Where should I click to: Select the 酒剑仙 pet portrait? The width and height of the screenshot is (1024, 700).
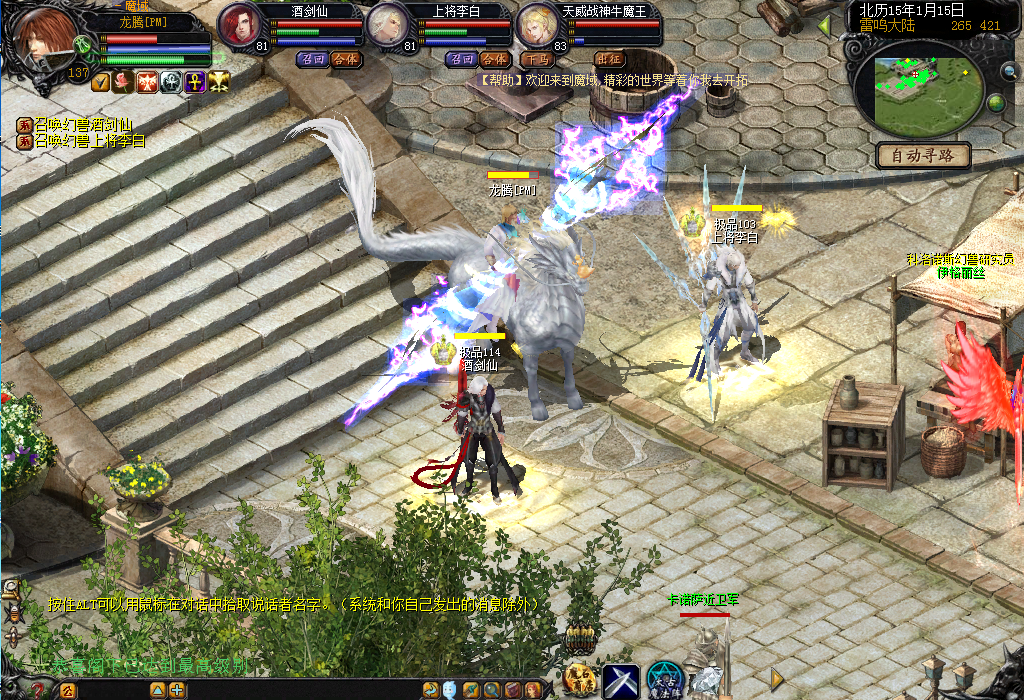pyautogui.click(x=239, y=24)
